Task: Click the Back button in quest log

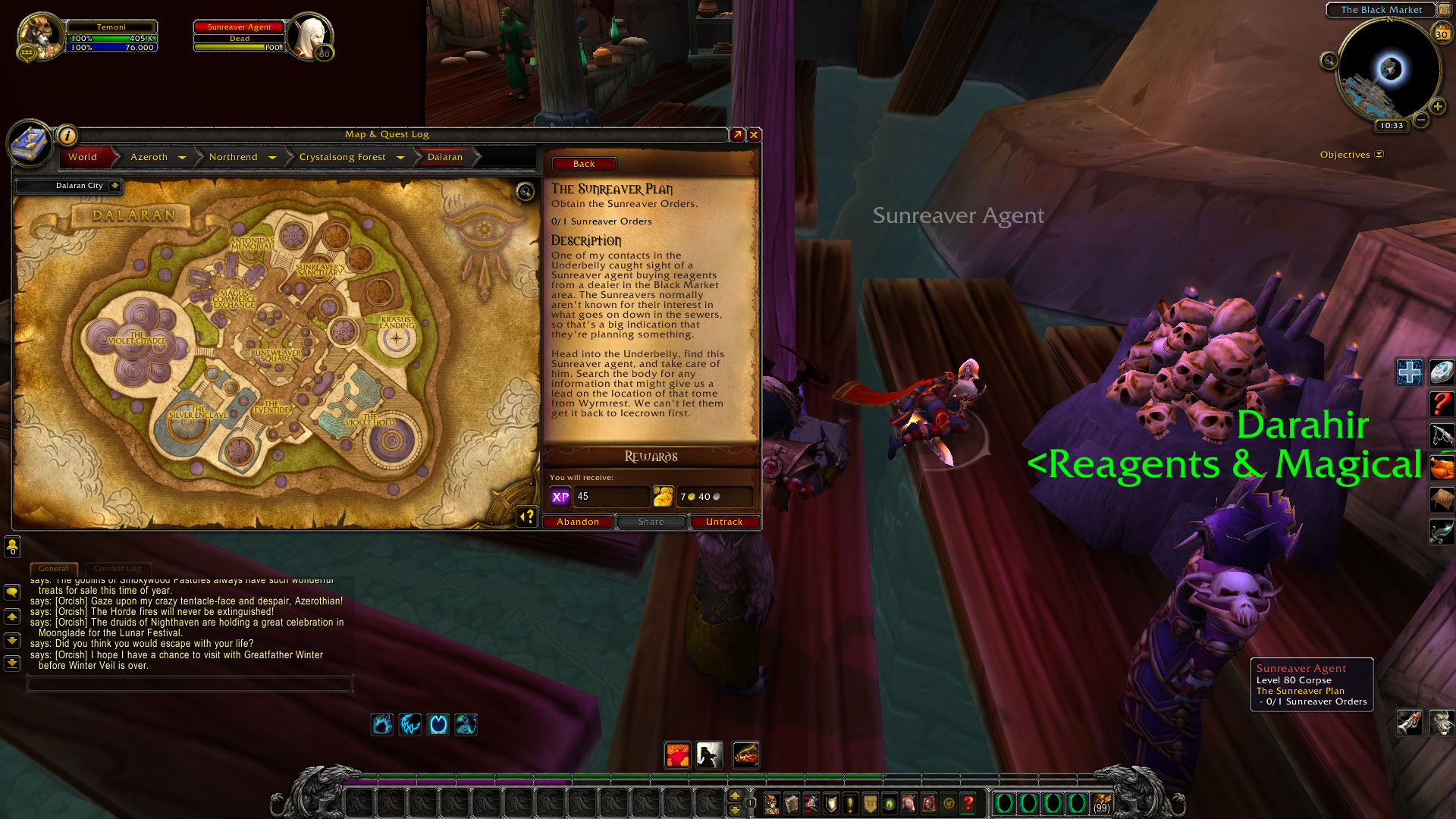Action: pyautogui.click(x=583, y=164)
